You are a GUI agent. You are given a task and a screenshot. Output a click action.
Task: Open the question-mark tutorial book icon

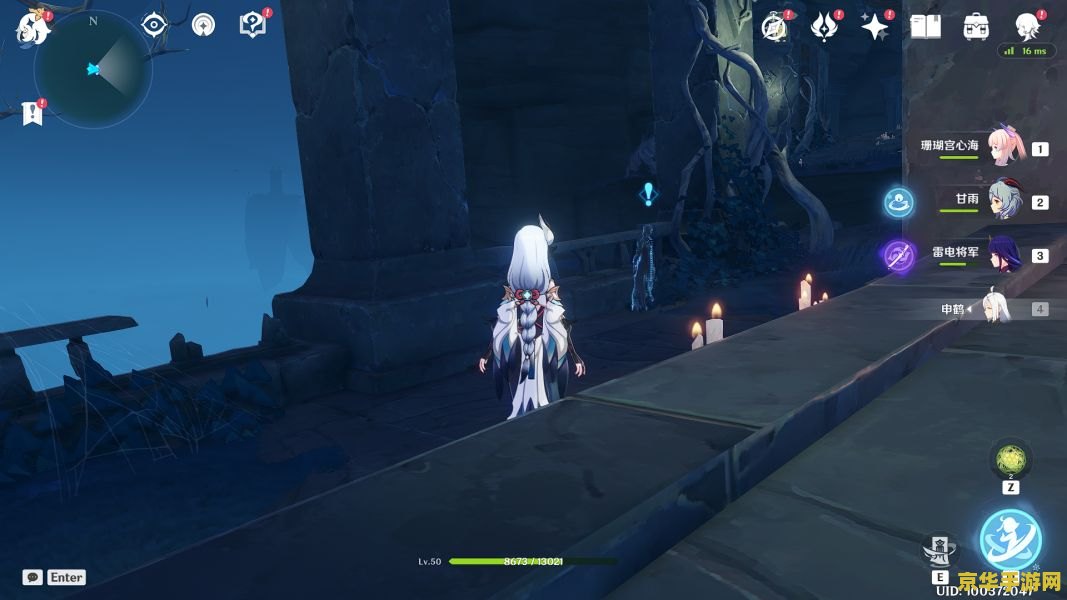pos(252,25)
